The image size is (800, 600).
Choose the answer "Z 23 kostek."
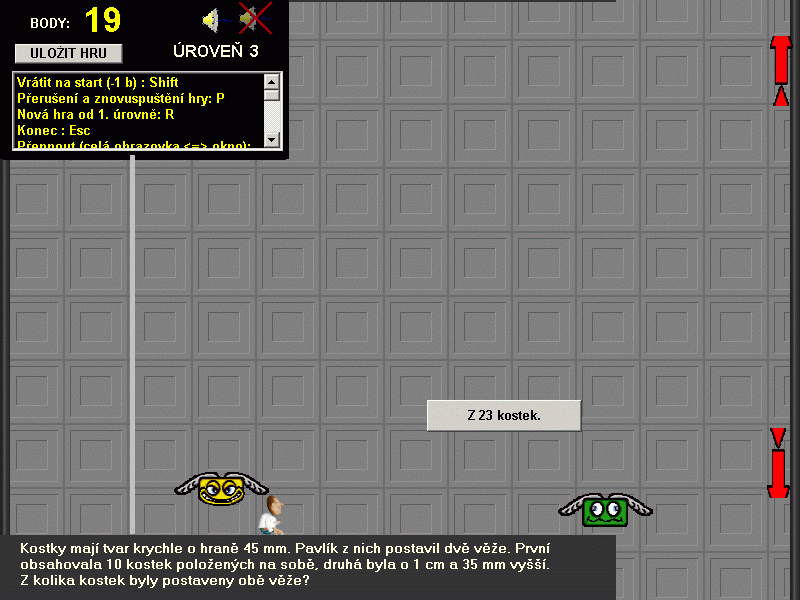pyautogui.click(x=504, y=415)
